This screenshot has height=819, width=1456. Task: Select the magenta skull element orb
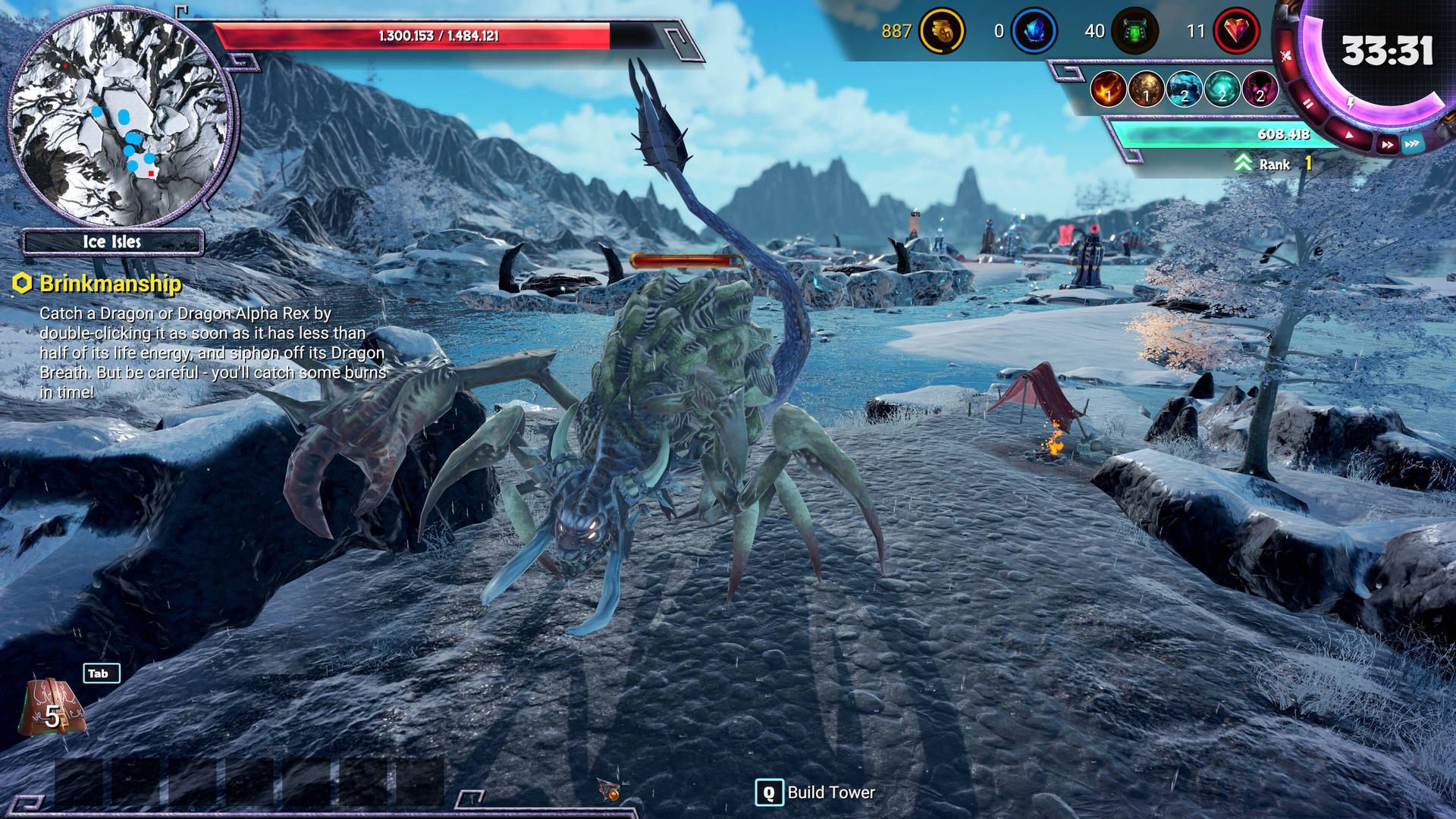[x=1260, y=90]
